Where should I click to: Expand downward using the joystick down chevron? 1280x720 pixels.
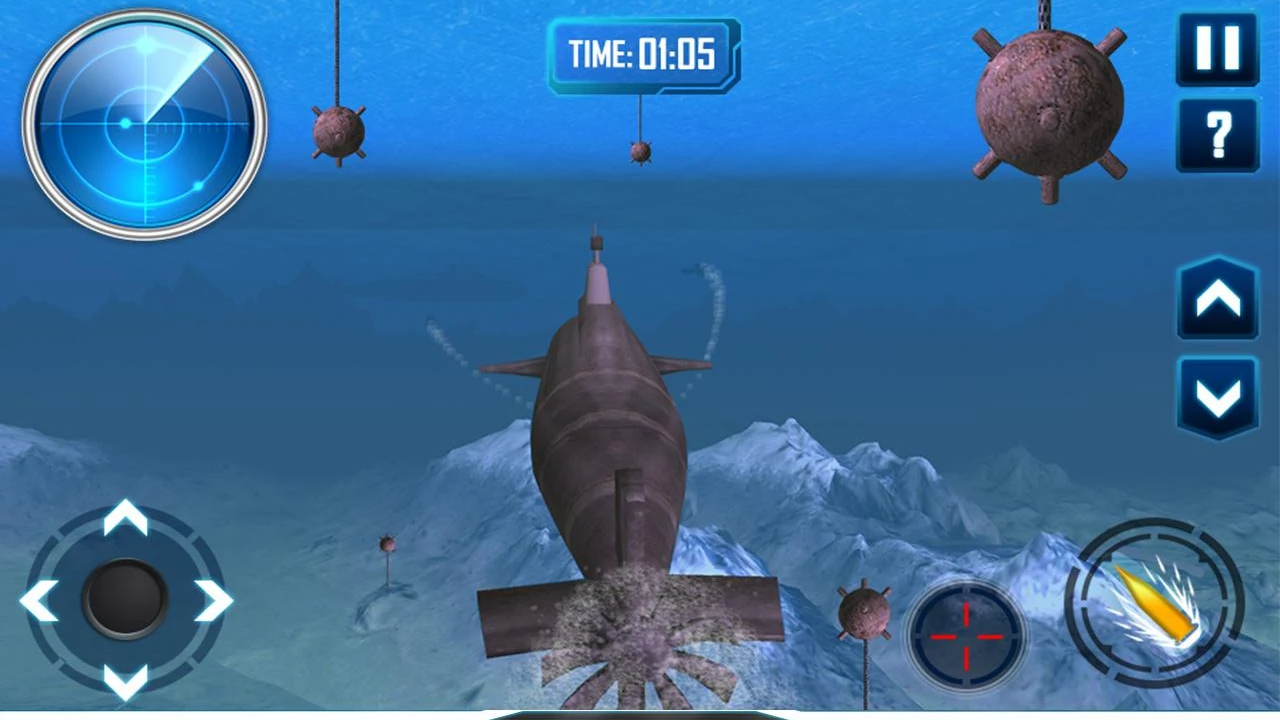tap(125, 685)
